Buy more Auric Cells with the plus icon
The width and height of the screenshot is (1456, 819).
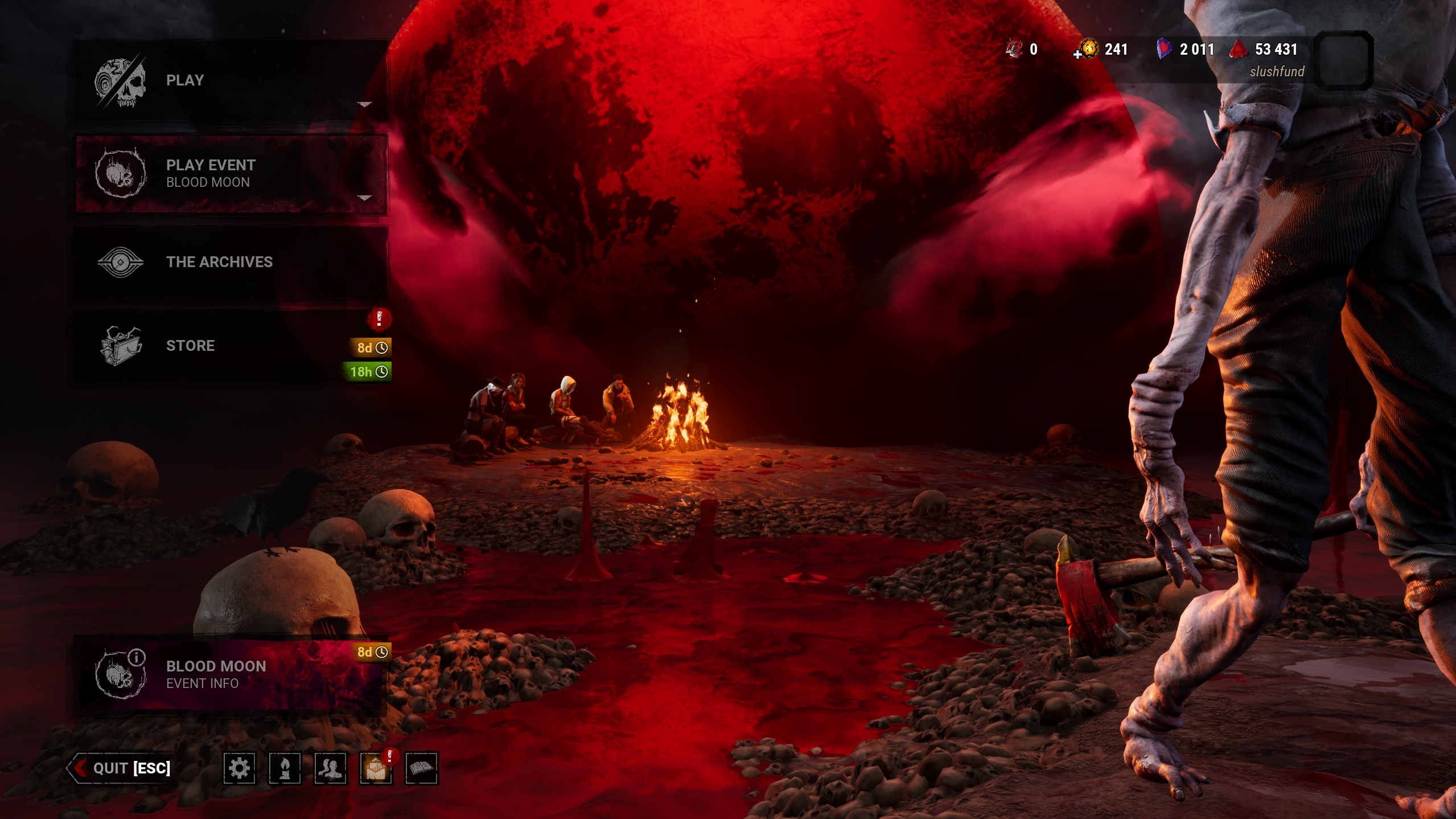pyautogui.click(x=1078, y=55)
